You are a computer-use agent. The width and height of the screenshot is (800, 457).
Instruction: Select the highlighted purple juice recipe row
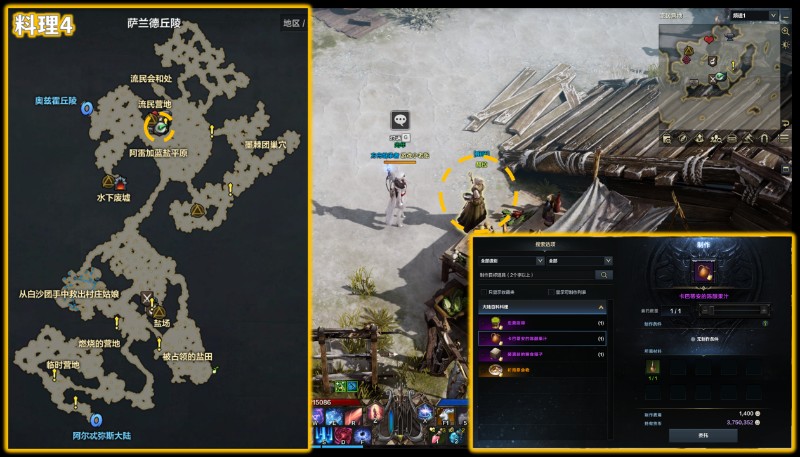pos(543,338)
